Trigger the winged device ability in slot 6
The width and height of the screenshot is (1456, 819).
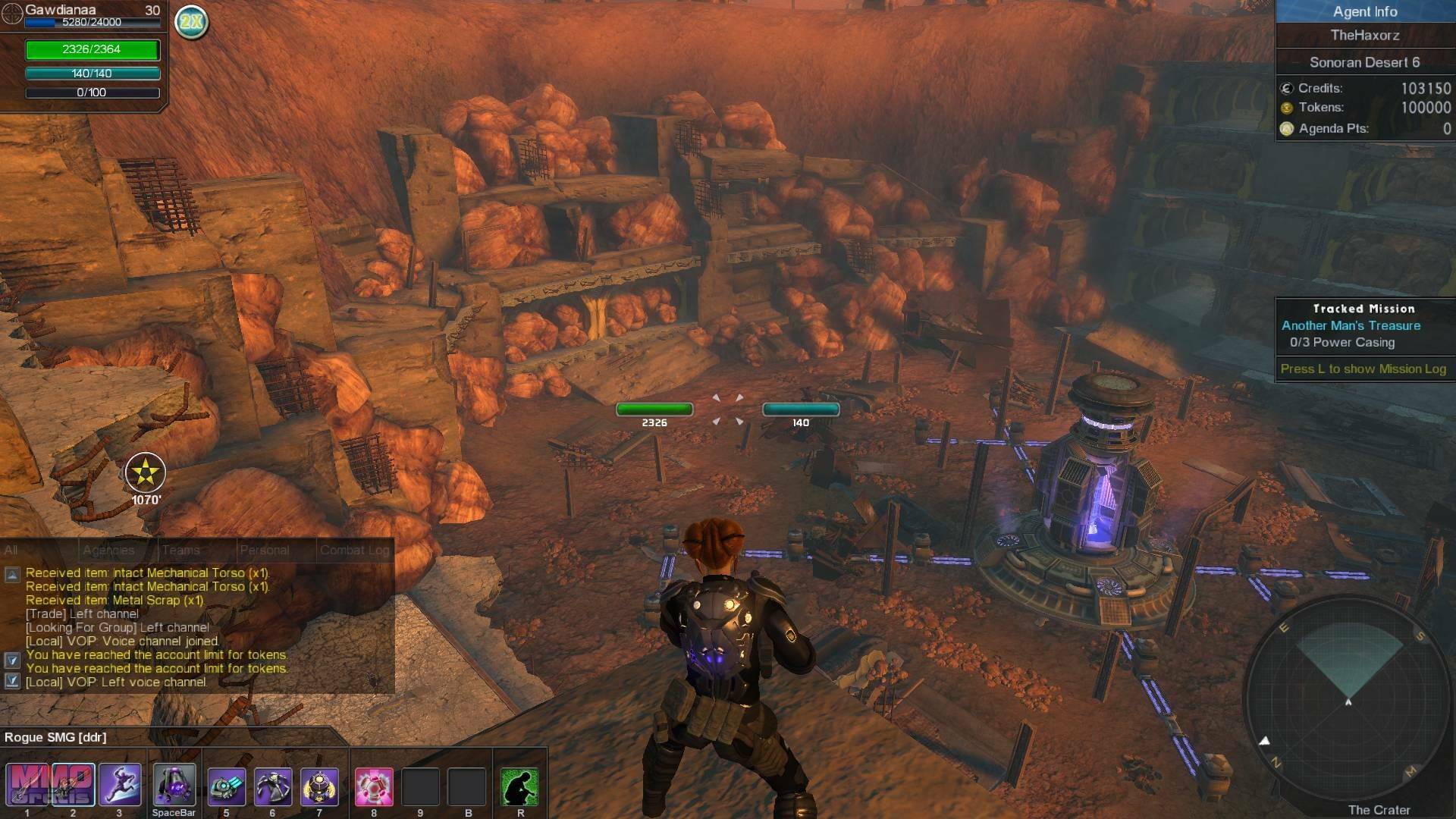pos(273,786)
